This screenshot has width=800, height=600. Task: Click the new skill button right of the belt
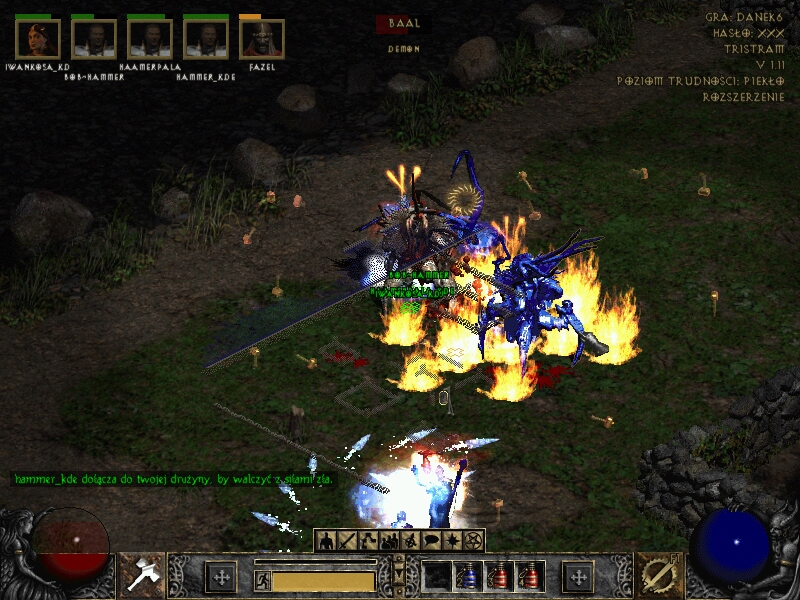[x=578, y=577]
